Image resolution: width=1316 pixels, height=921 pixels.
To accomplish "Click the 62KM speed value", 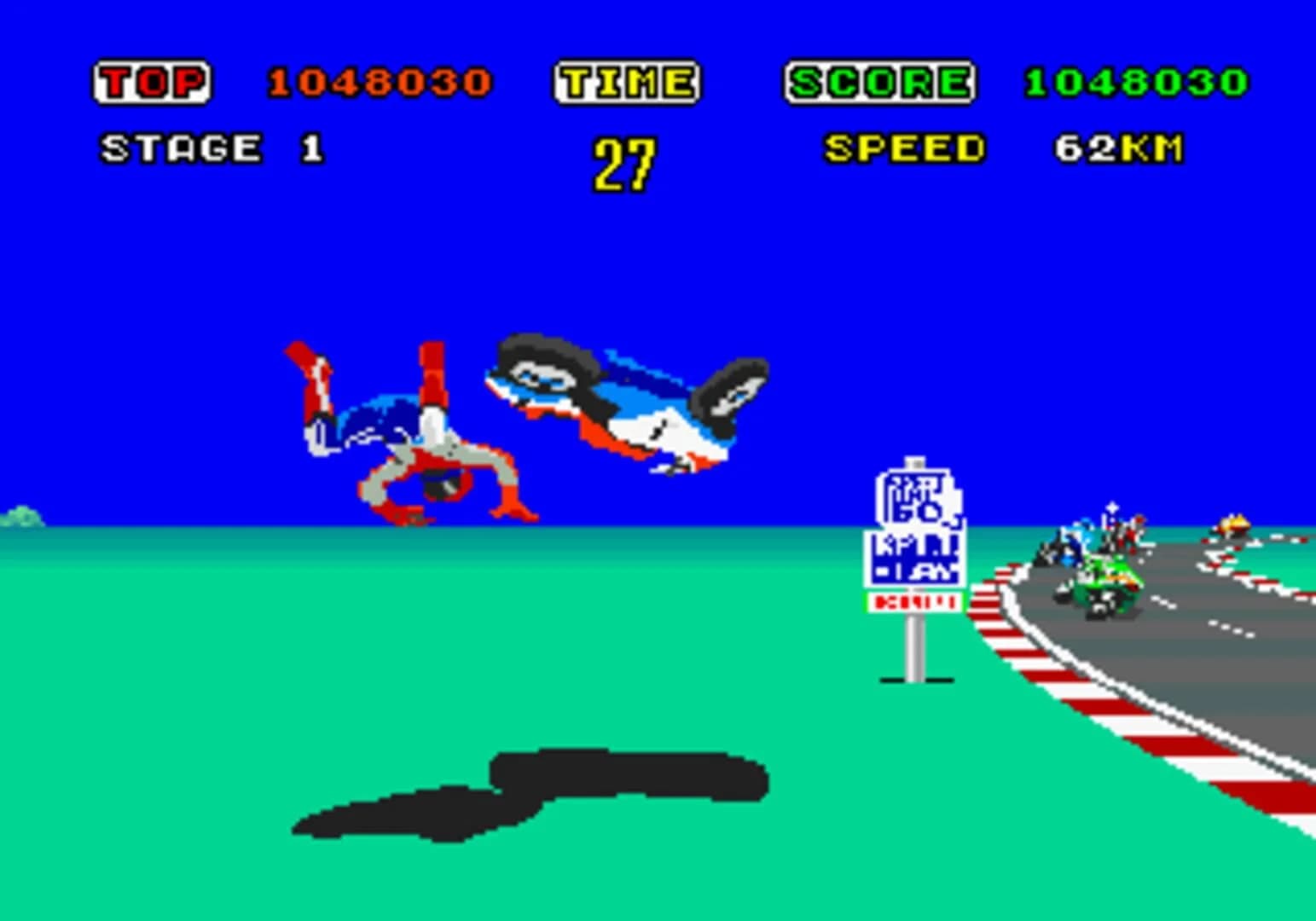I will click(x=1117, y=149).
